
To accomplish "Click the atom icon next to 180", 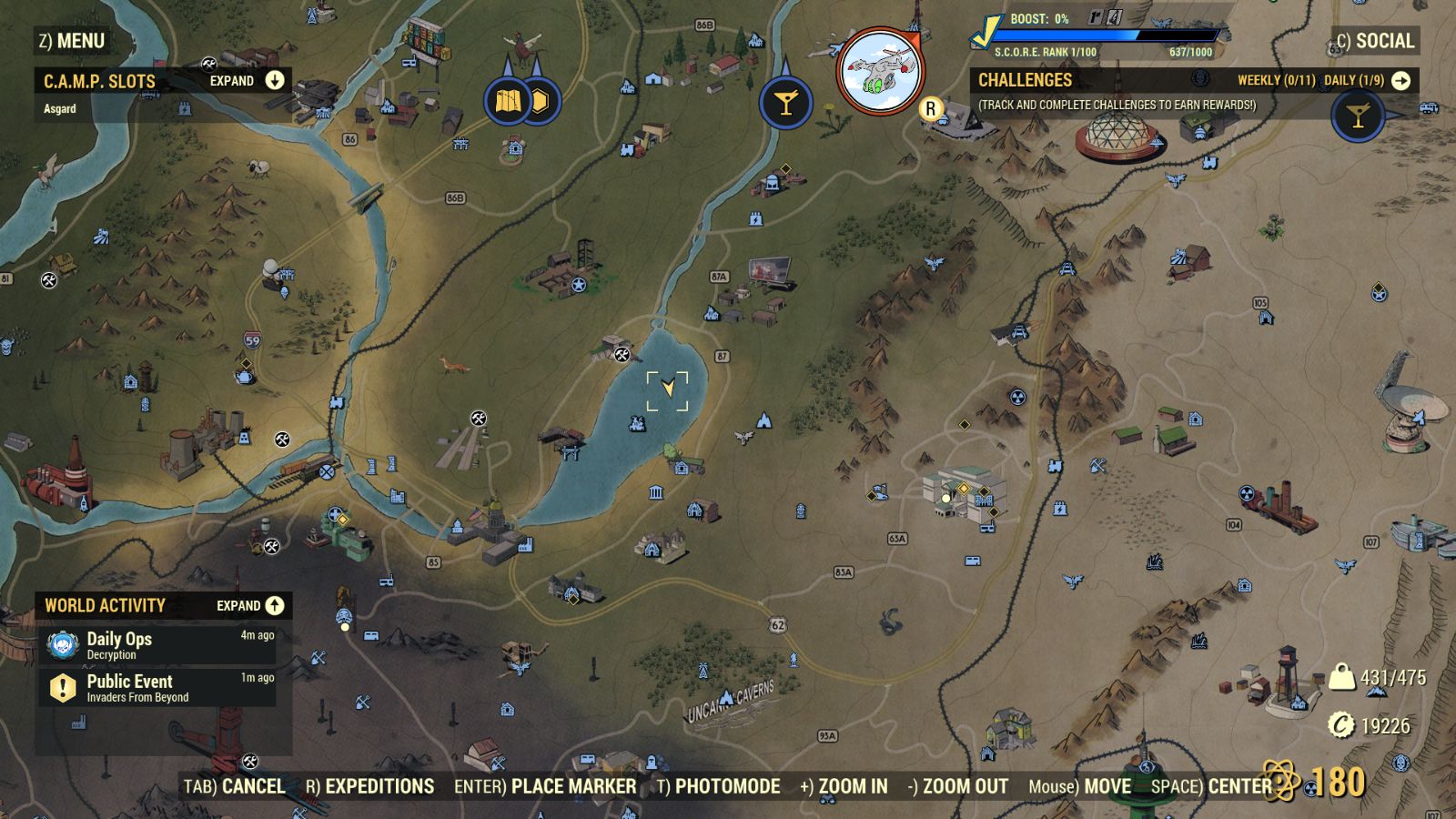I will 1280,778.
